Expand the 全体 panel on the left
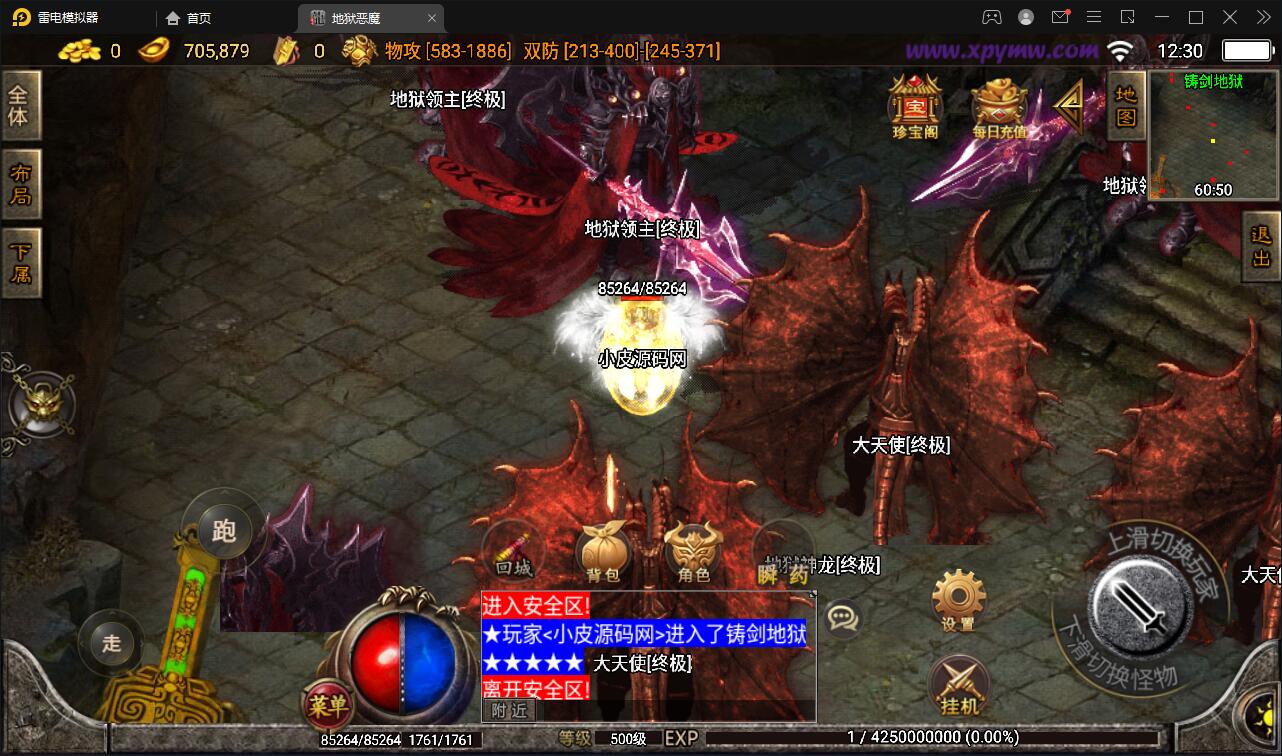 tap(20, 104)
